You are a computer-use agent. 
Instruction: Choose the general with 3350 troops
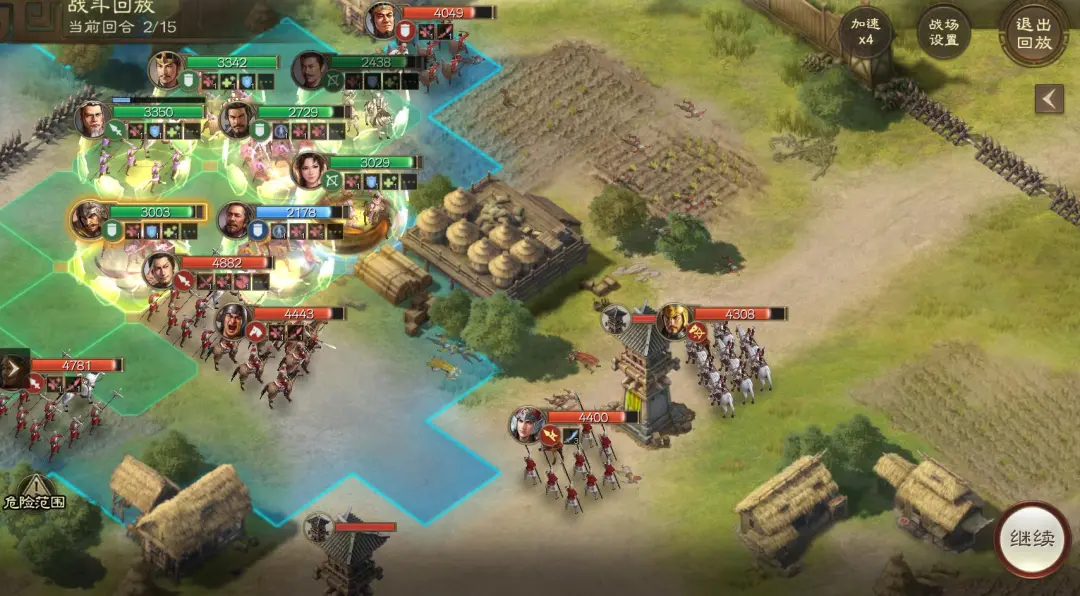[92, 119]
